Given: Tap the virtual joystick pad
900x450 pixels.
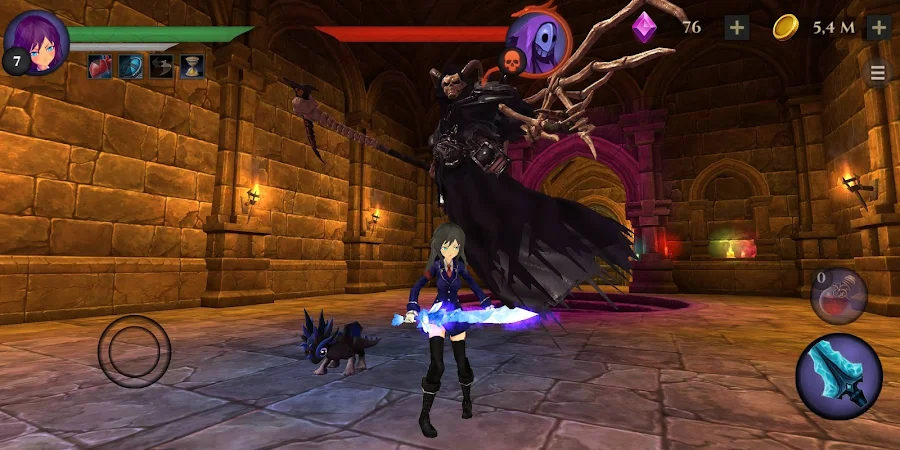Looking at the screenshot, I should click(134, 352).
